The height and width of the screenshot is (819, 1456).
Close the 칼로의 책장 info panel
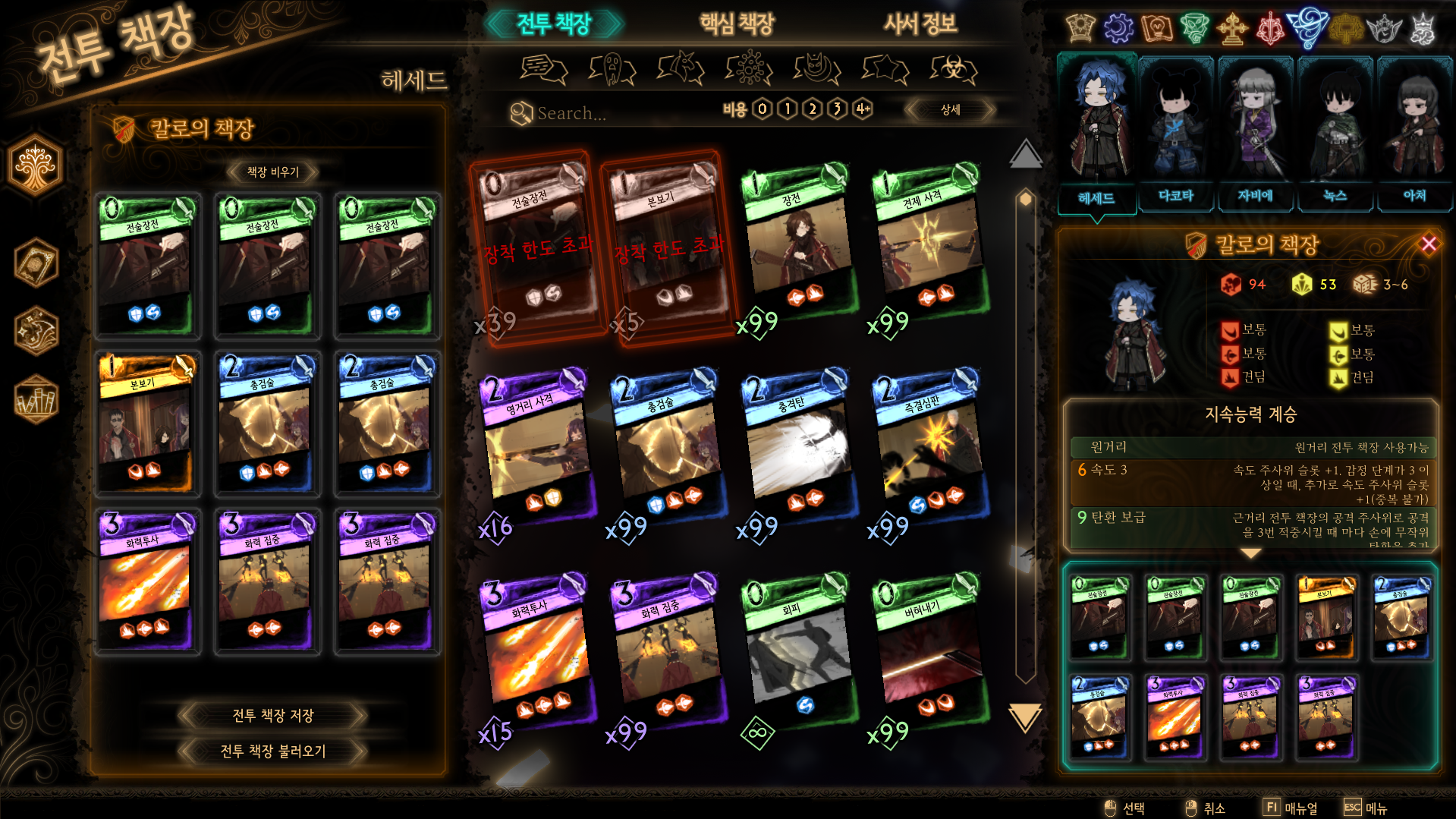[1429, 244]
